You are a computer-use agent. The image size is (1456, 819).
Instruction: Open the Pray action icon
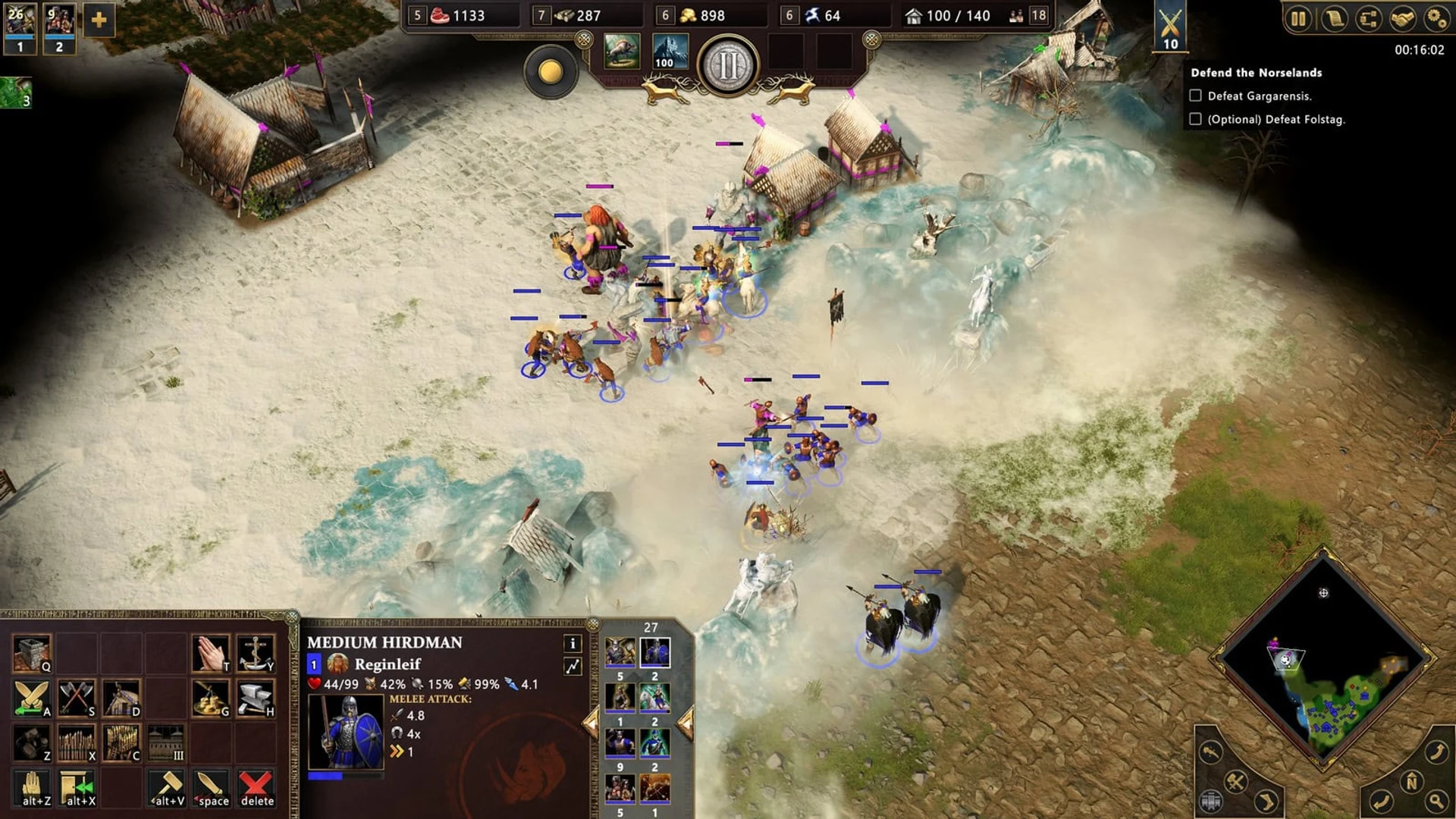point(209,652)
